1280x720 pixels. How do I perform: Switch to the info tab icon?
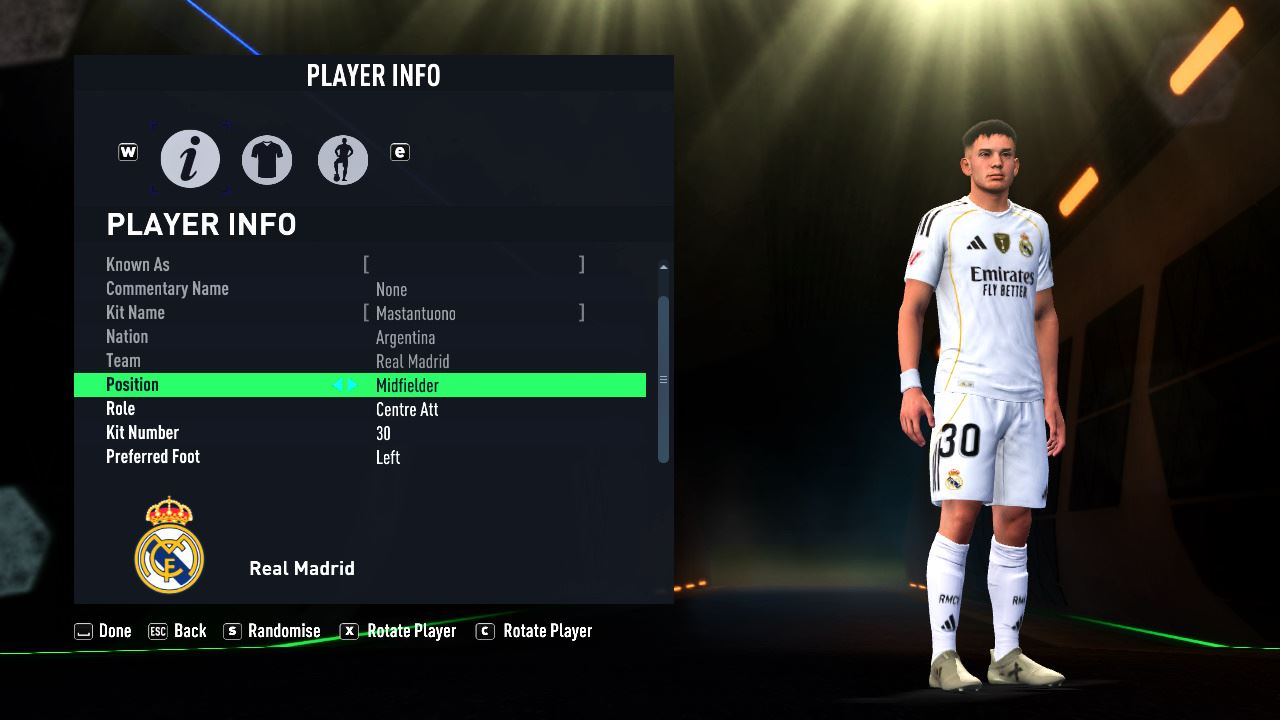[x=190, y=160]
